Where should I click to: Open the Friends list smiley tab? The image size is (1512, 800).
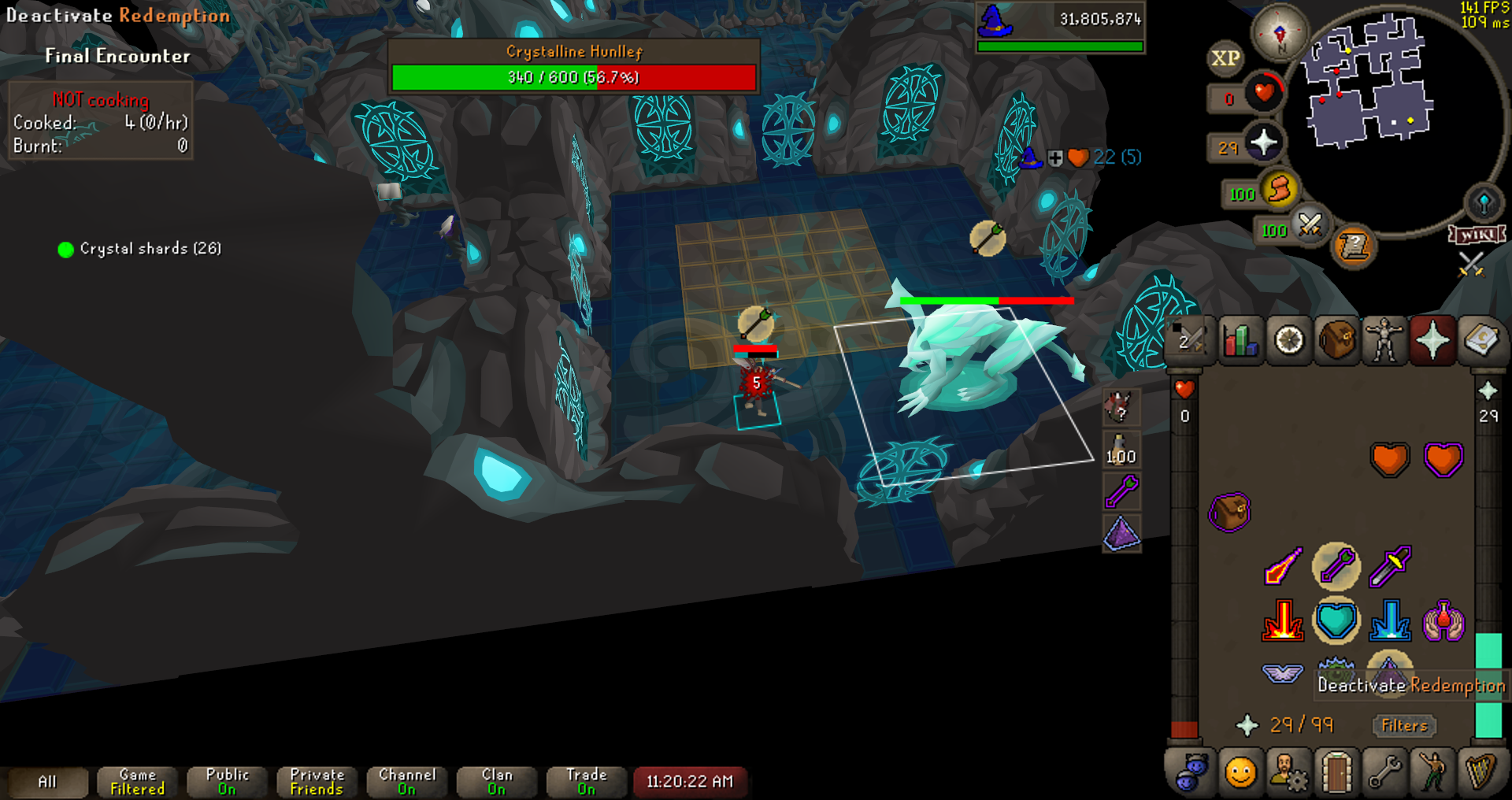pyautogui.click(x=1240, y=772)
